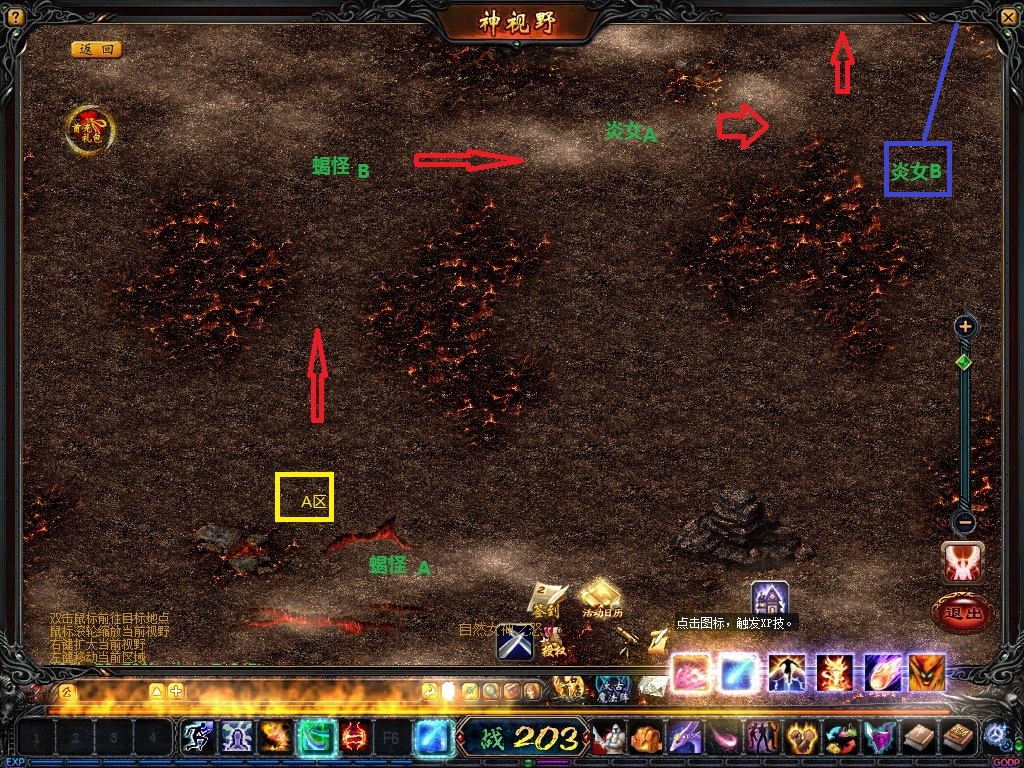1024x768 pixels.
Task: Close the 神视野 map window
Action: click(x=1007, y=16)
